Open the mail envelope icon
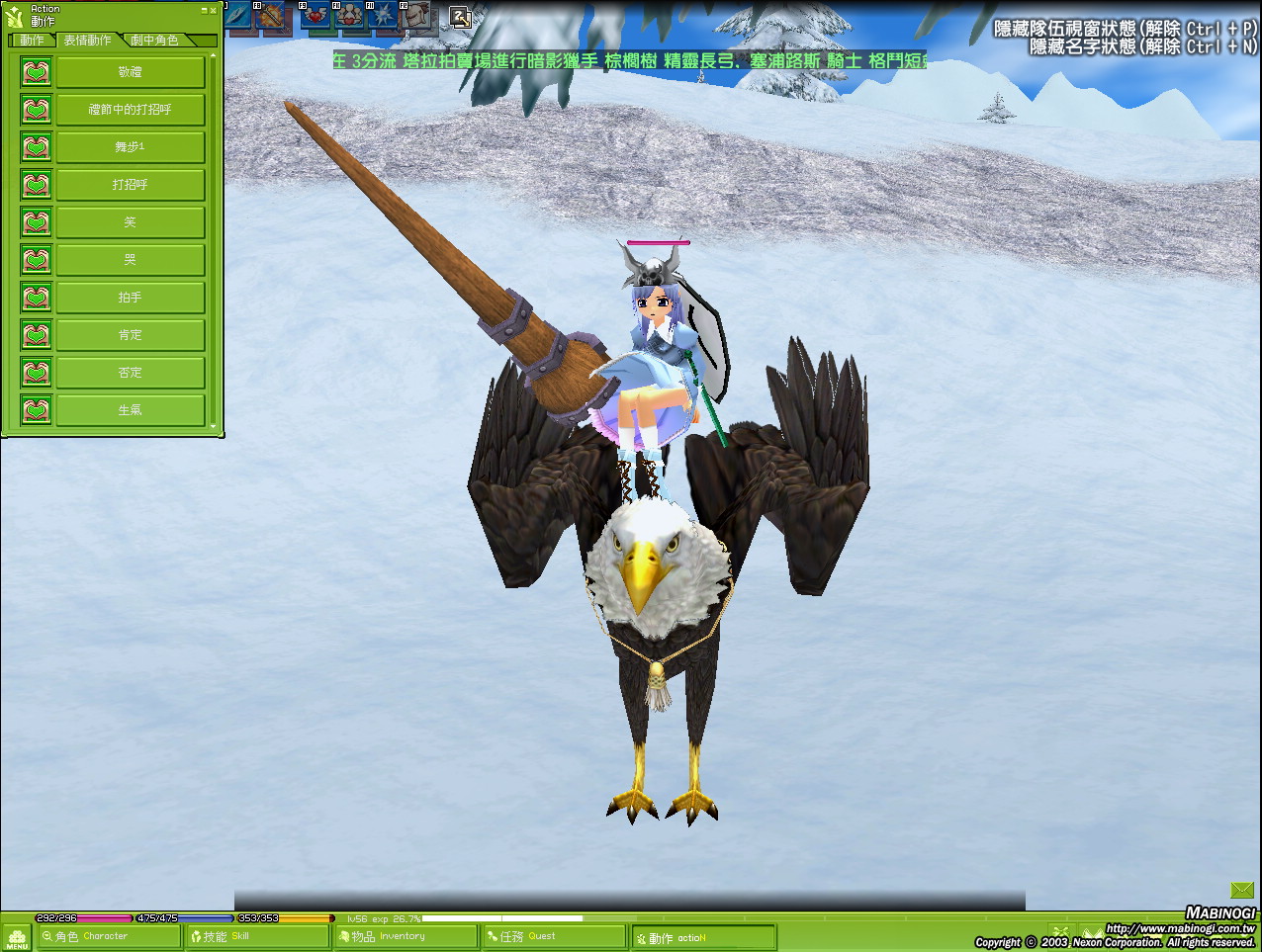Screen dimensions: 1262x952 pyautogui.click(x=1241, y=890)
